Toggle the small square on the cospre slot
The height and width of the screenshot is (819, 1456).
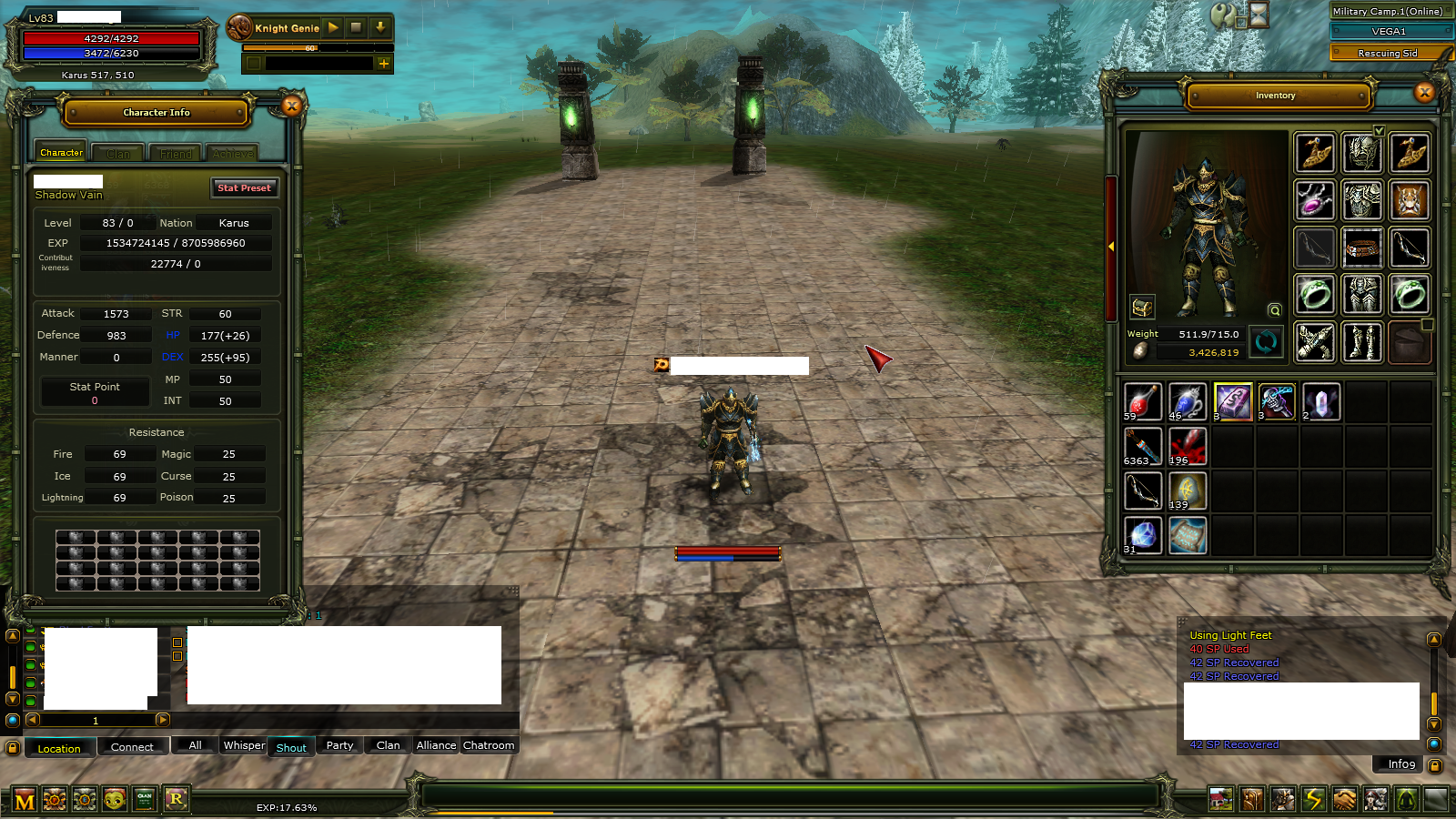[x=1426, y=326]
